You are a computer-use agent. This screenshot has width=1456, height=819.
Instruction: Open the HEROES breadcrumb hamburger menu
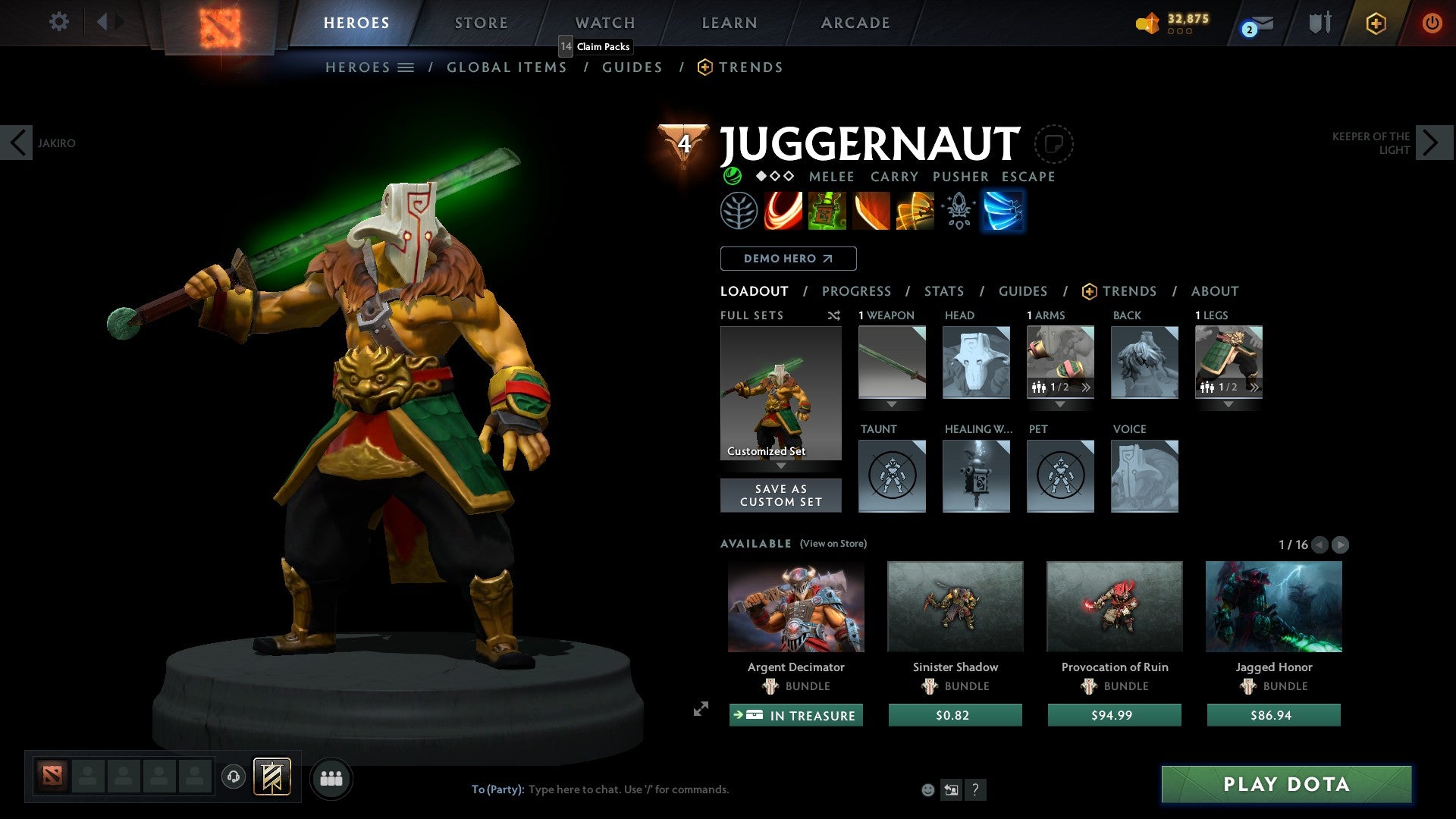pos(406,67)
